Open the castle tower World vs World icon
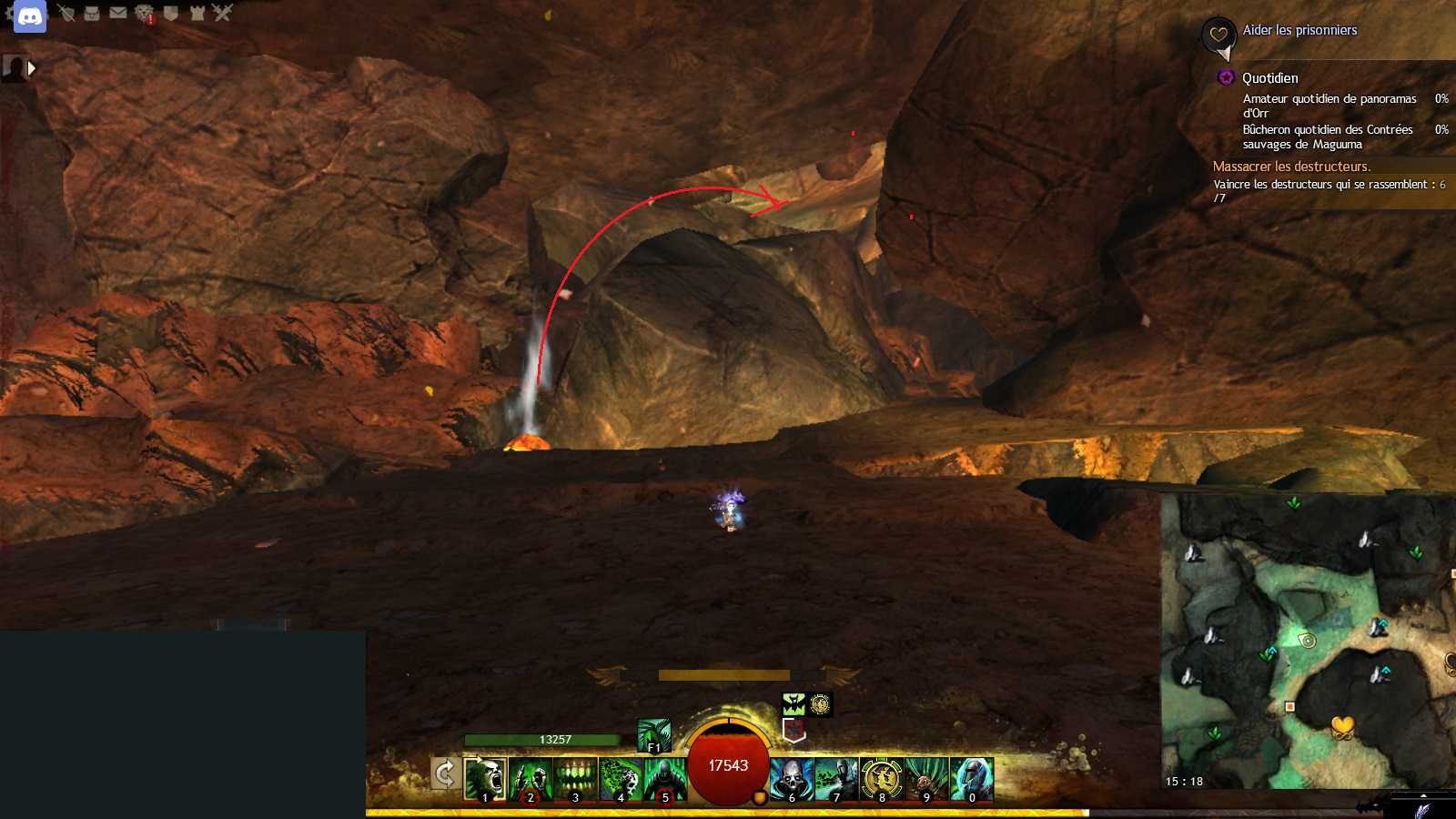1456x819 pixels. [197, 13]
